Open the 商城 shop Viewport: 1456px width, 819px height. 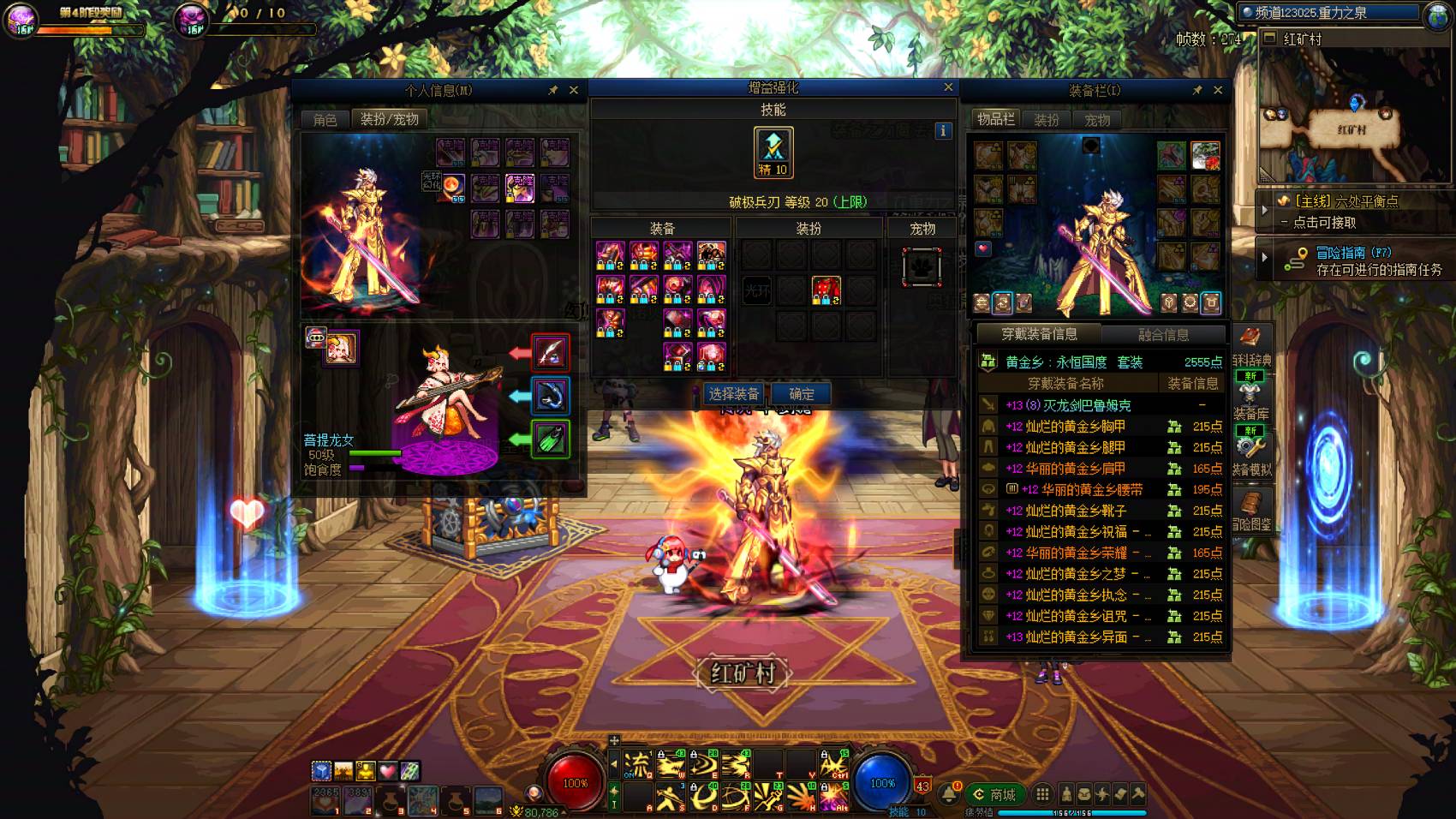click(994, 795)
